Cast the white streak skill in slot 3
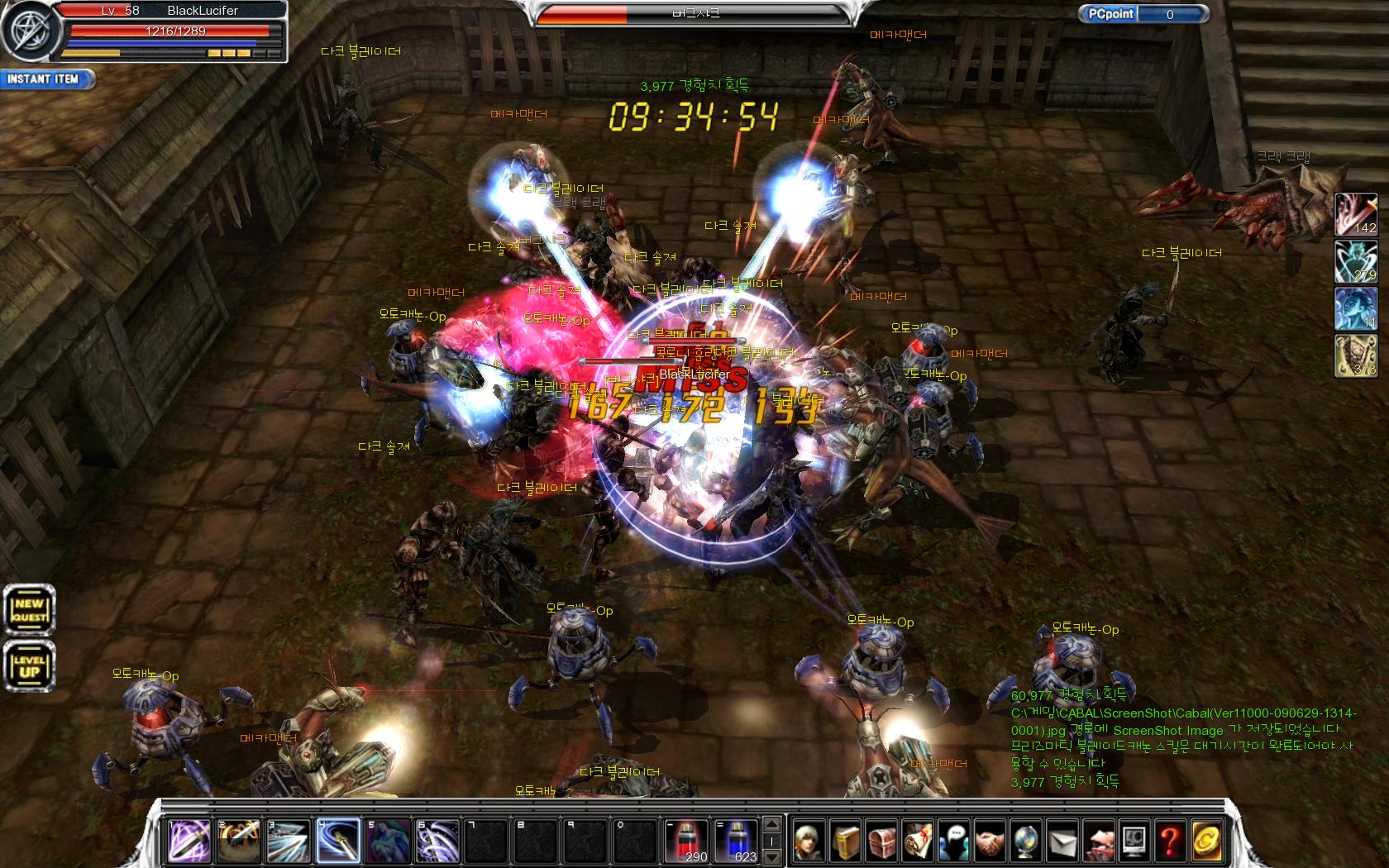This screenshot has width=1389, height=868. tap(288, 841)
